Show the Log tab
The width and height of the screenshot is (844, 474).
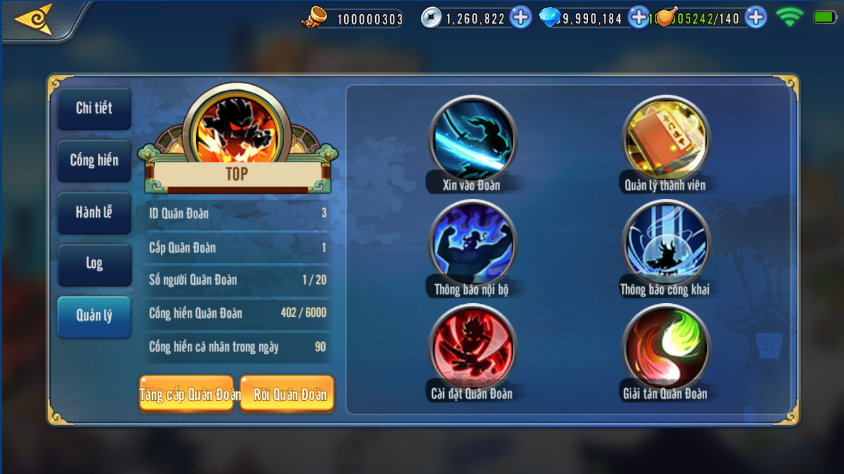94,264
